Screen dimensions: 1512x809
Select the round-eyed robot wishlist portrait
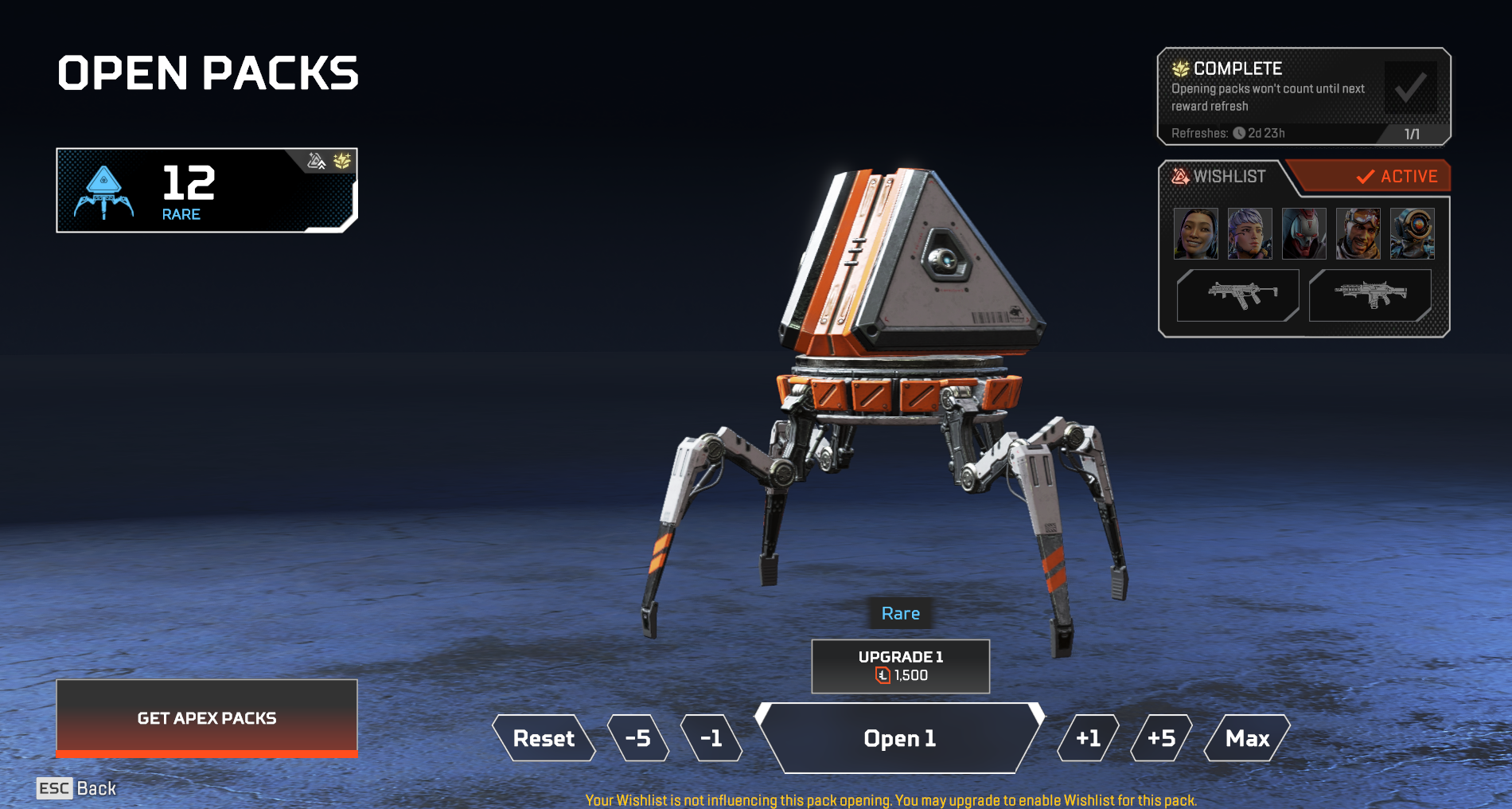tap(1412, 233)
